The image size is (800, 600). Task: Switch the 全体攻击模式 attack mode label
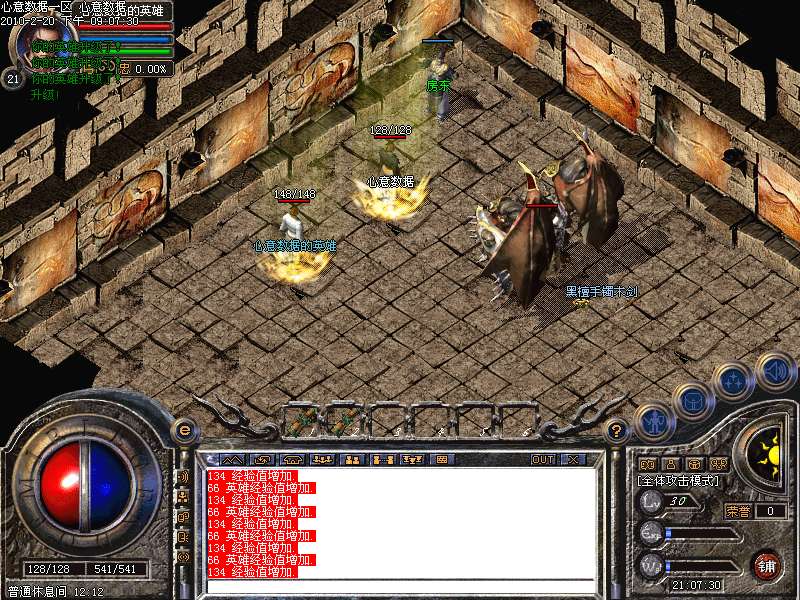click(677, 481)
